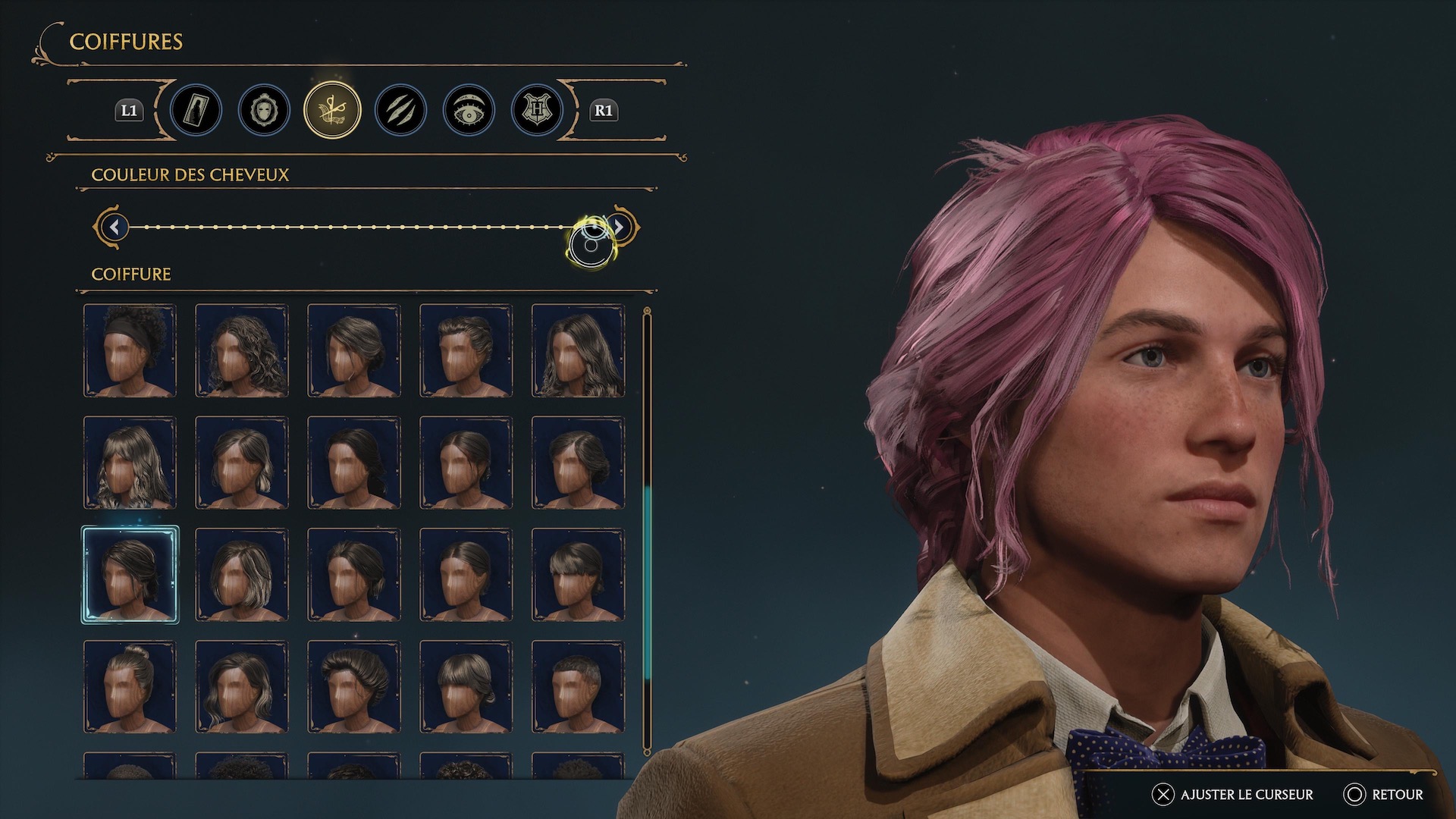
Task: Select the short side-swept bob hairstyle
Action: 242,574
